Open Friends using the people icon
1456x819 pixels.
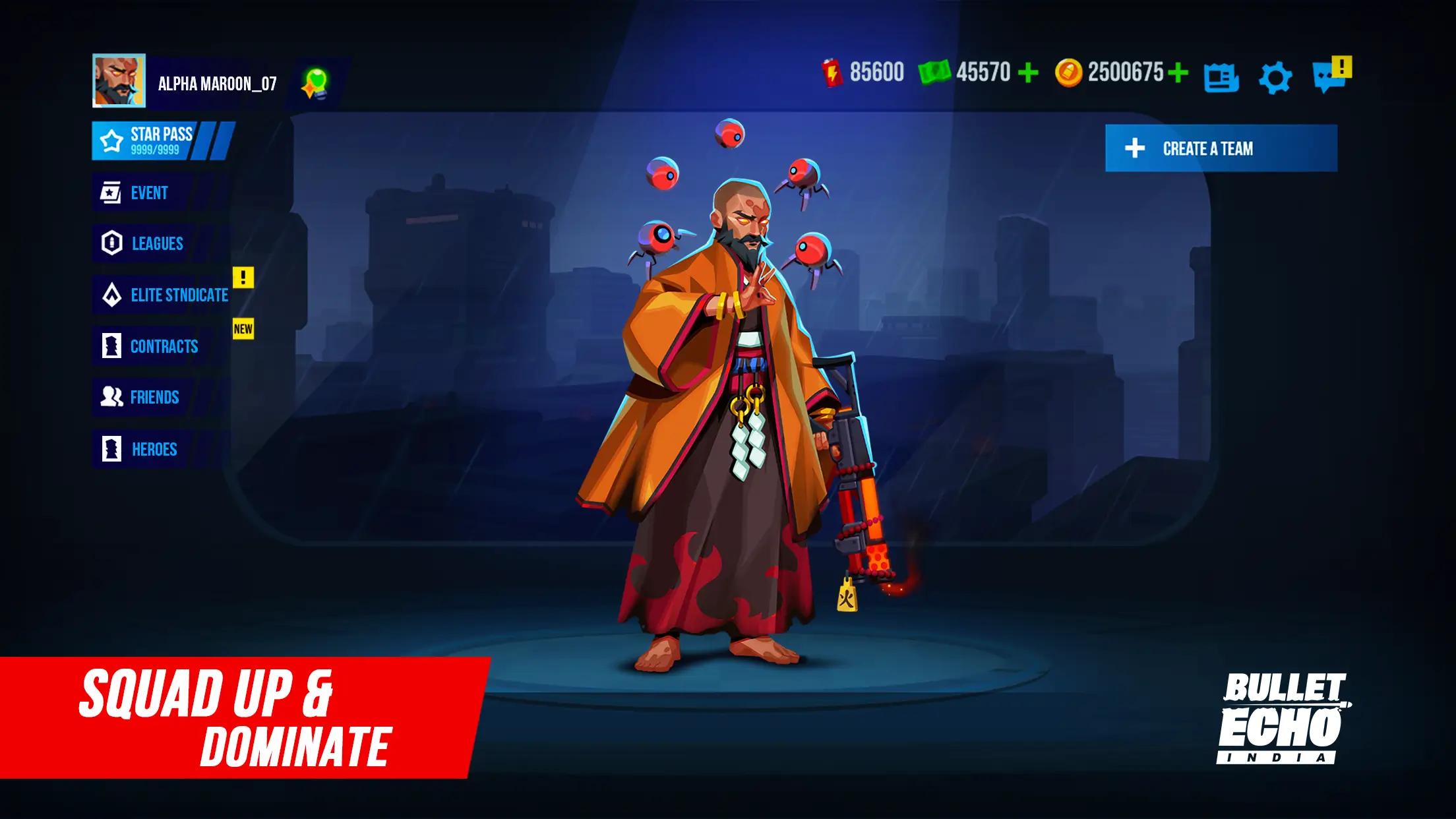(113, 398)
